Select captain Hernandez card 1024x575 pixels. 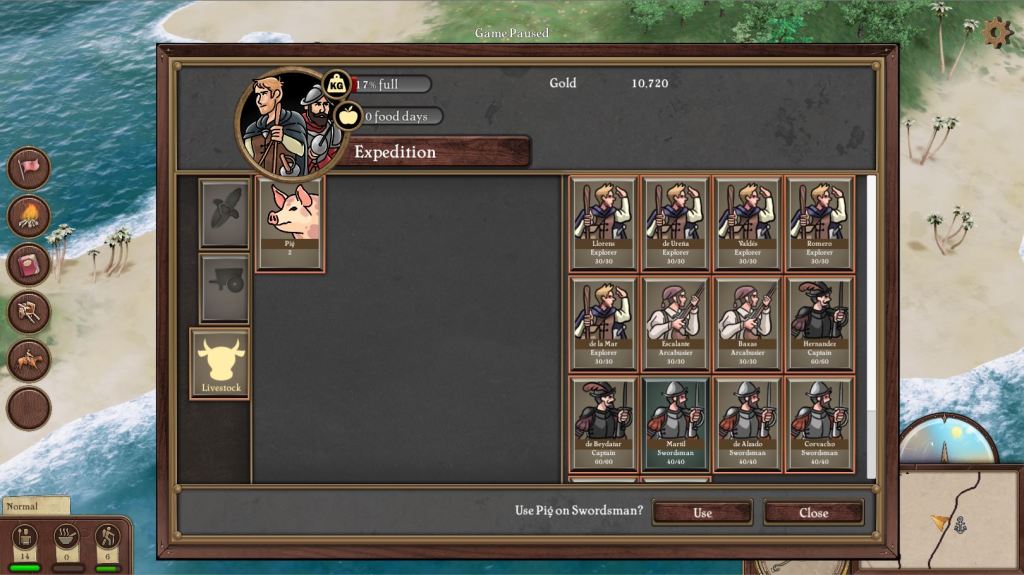pyautogui.click(x=820, y=324)
